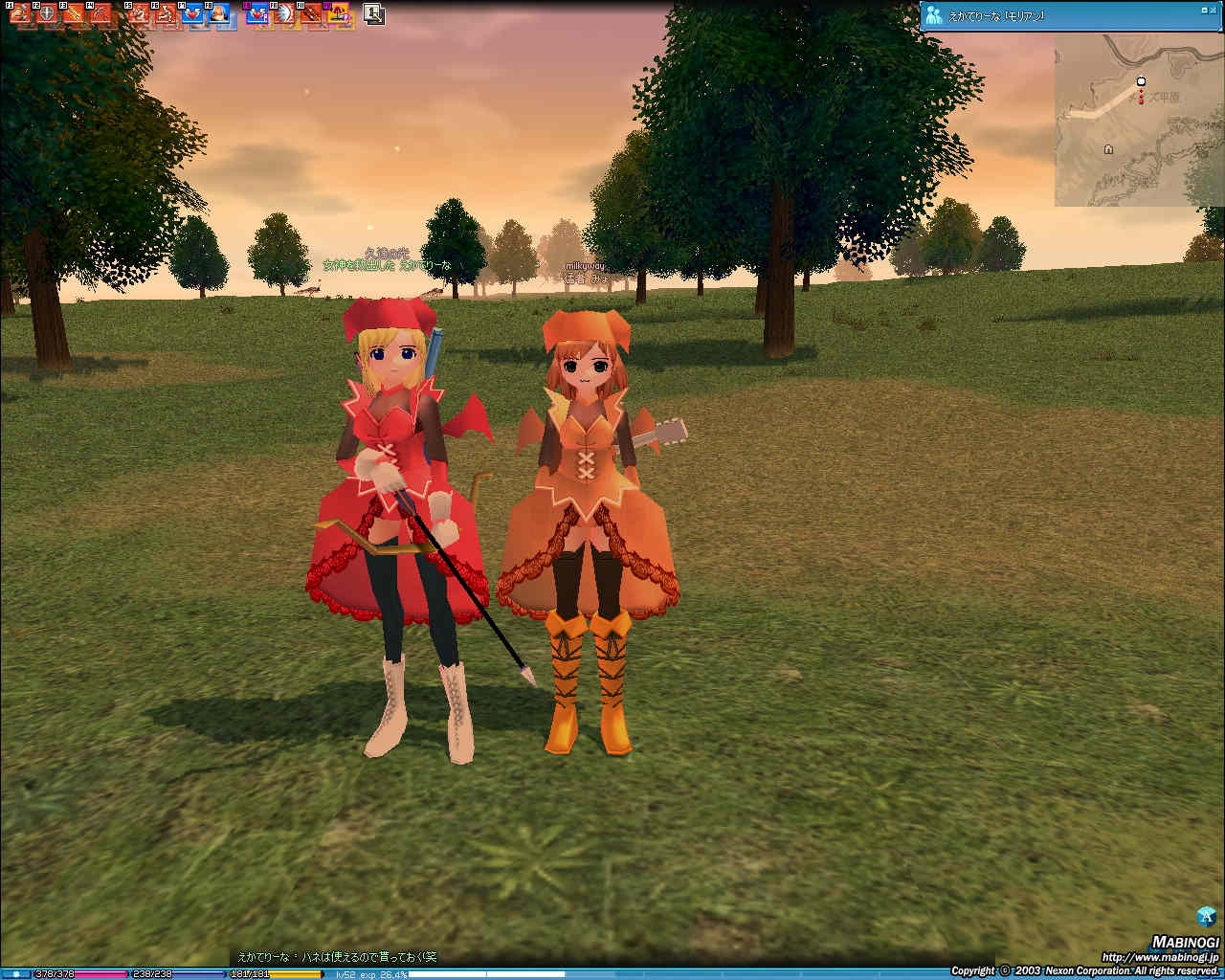Use the F6 kicking figure skill
This screenshot has height=980, width=1225.
(166, 13)
